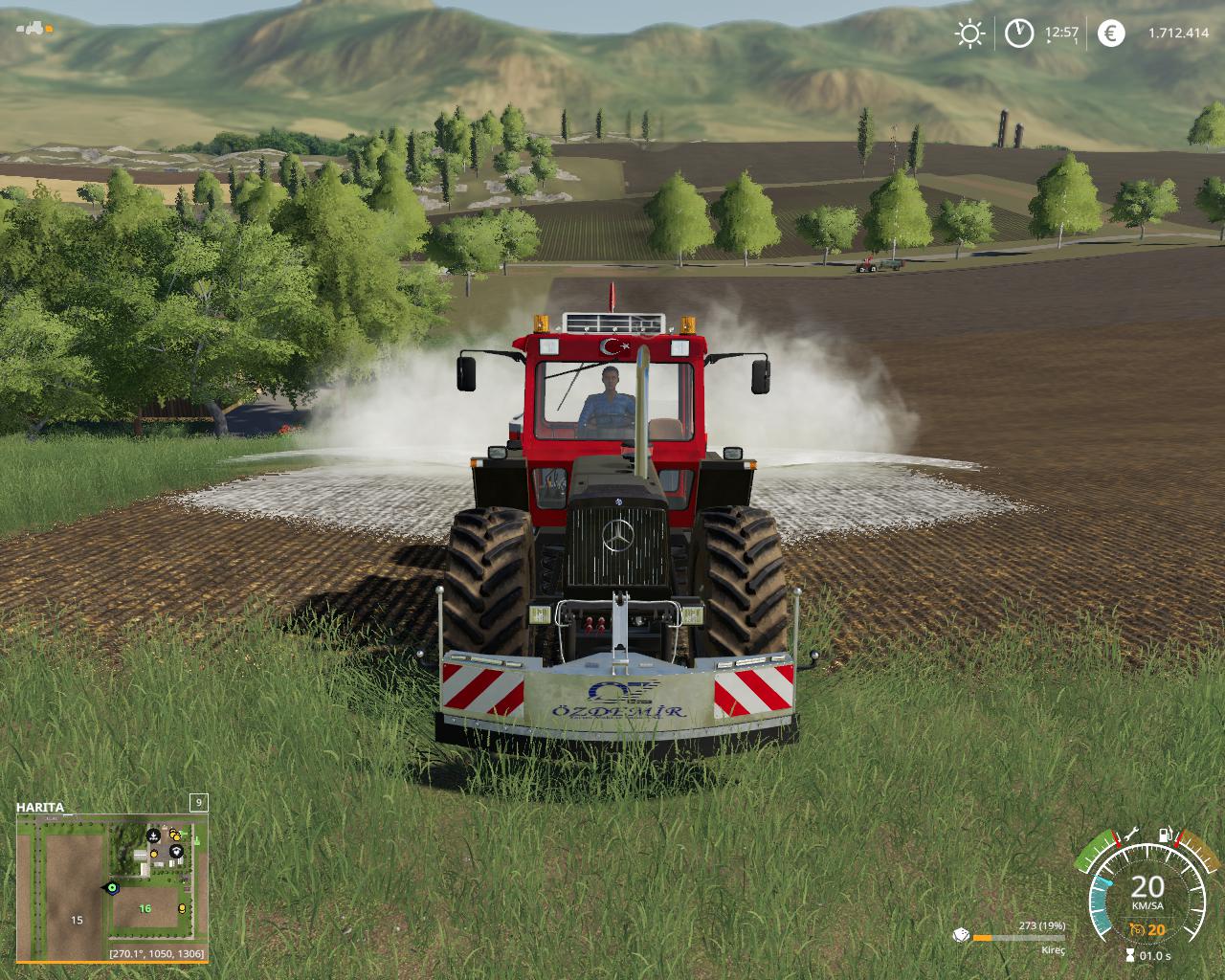
Task: Click the clock icon
Action: click(x=1019, y=33)
